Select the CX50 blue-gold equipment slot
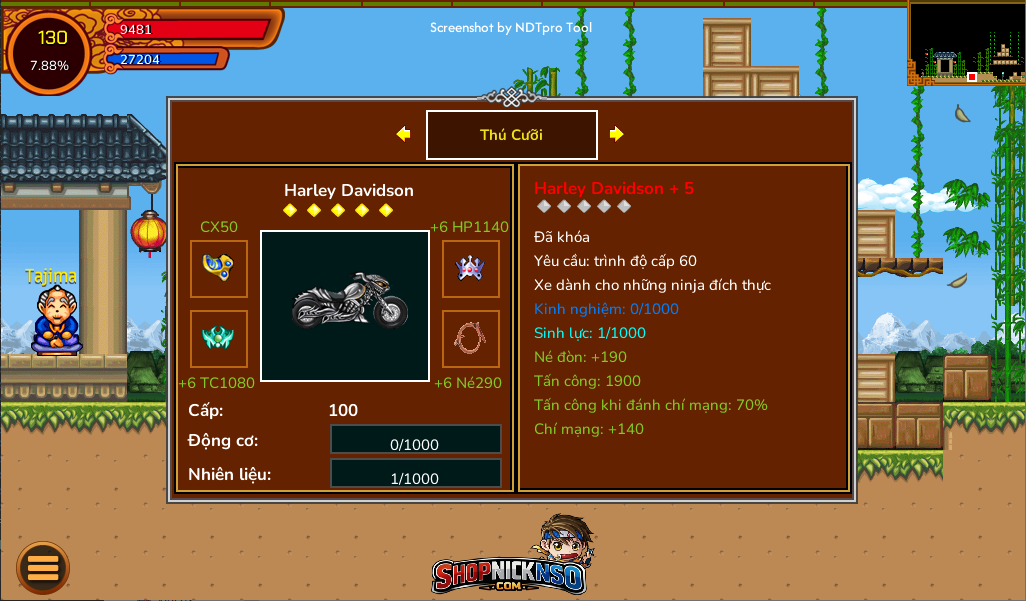This screenshot has height=601, width=1026. [x=219, y=269]
